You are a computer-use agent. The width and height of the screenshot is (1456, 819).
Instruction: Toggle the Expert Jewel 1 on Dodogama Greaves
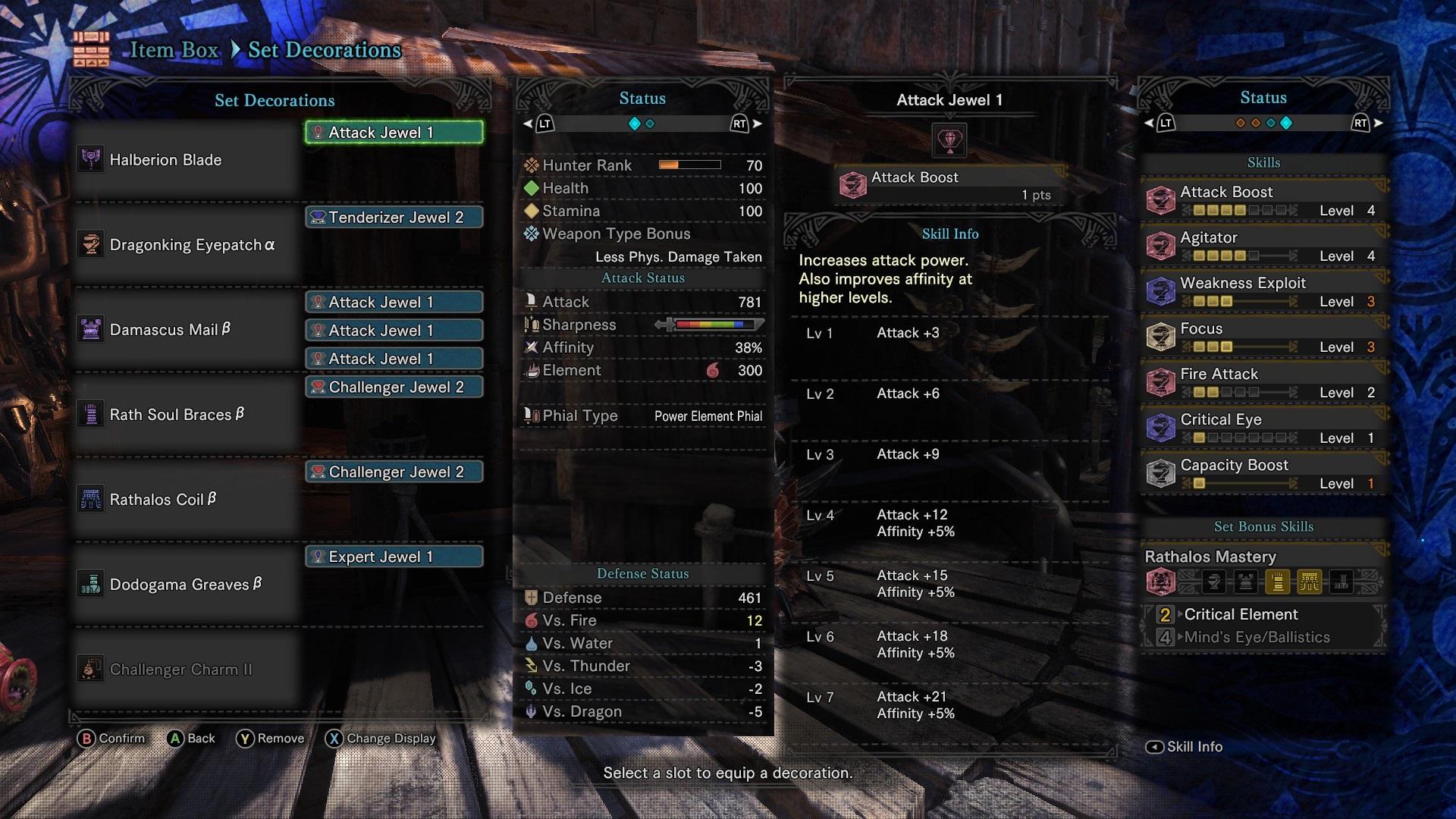[x=394, y=556]
